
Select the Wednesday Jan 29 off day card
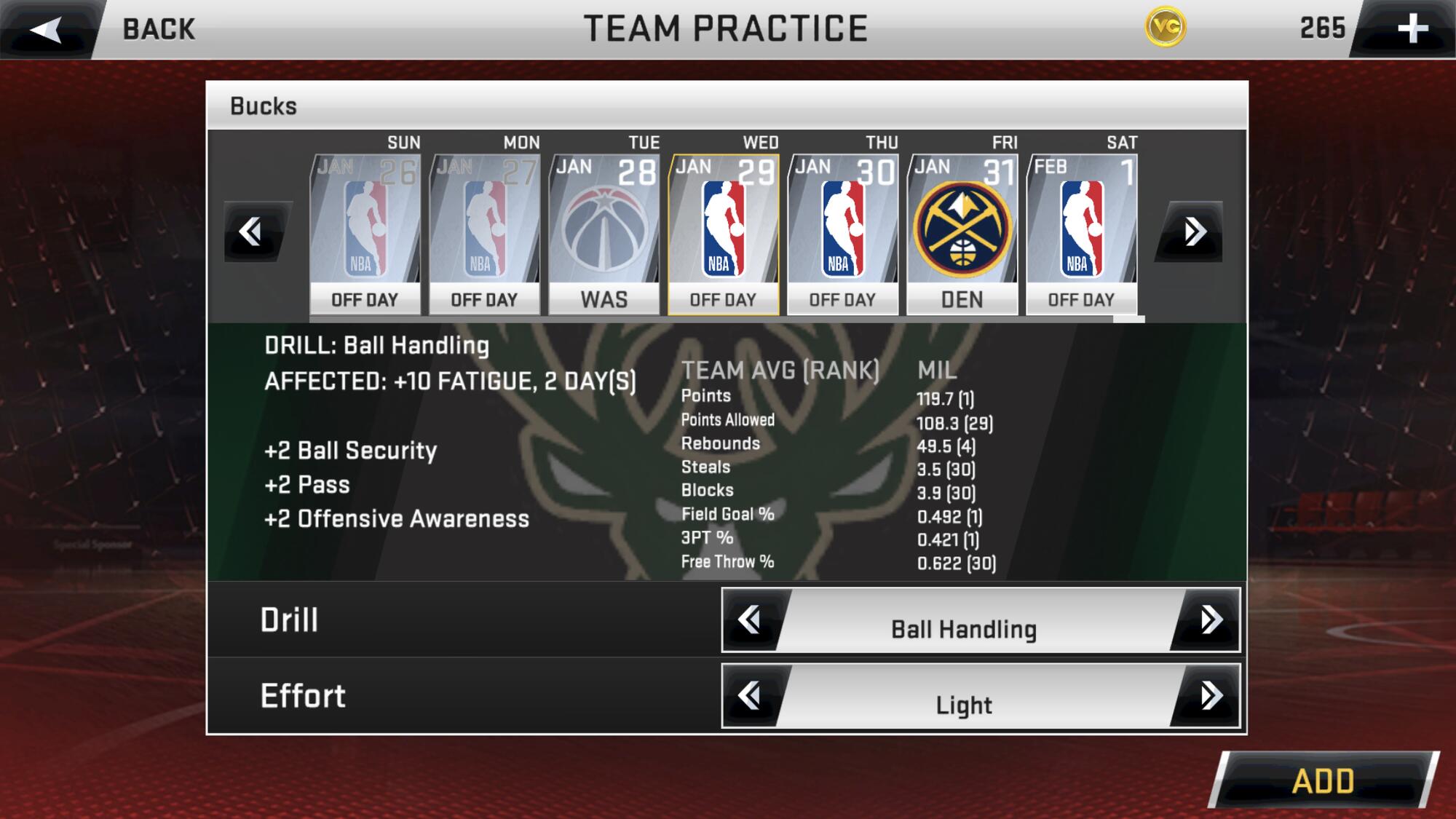[723, 233]
